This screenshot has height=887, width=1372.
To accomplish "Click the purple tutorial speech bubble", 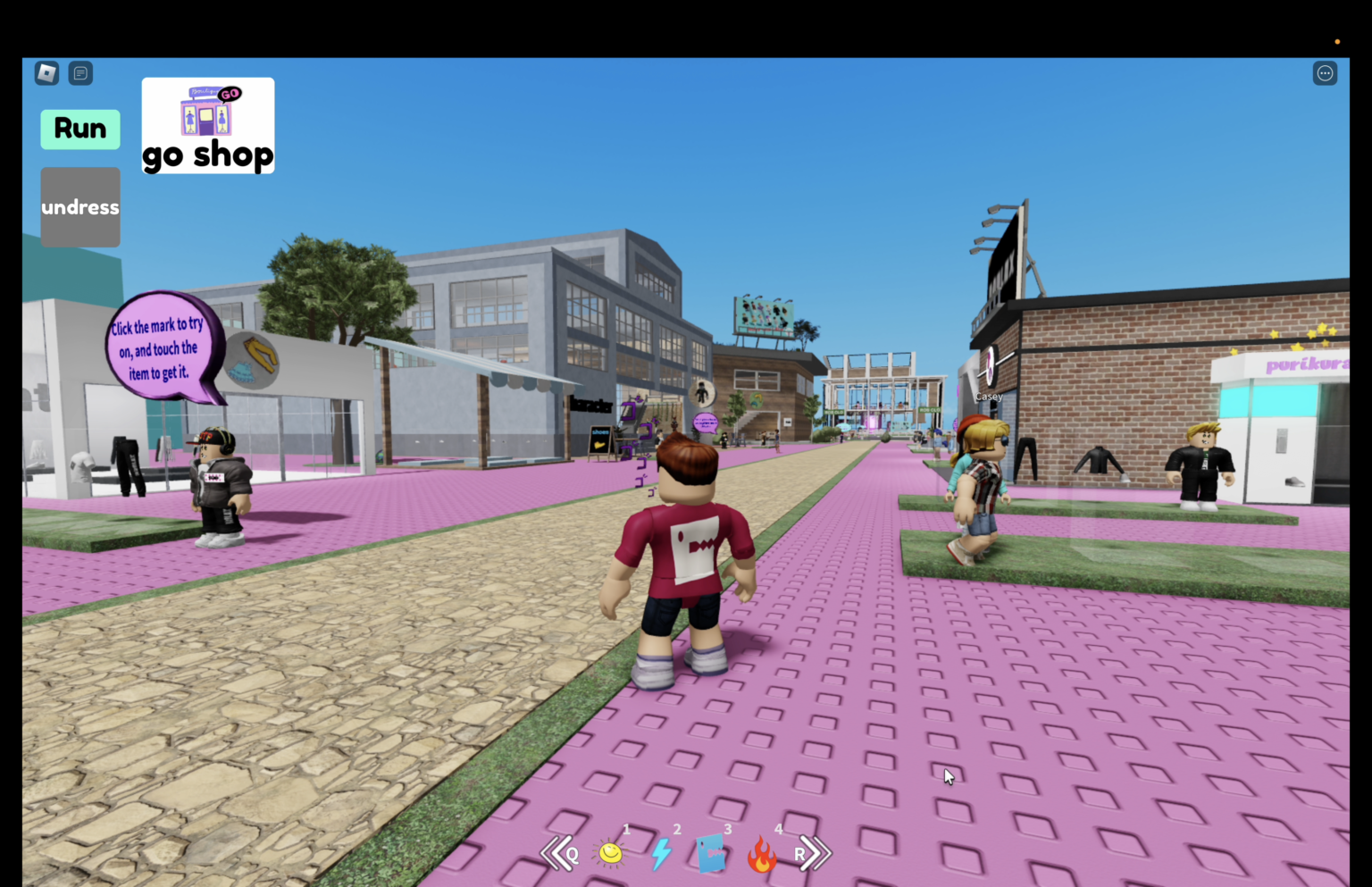I will click(161, 348).
